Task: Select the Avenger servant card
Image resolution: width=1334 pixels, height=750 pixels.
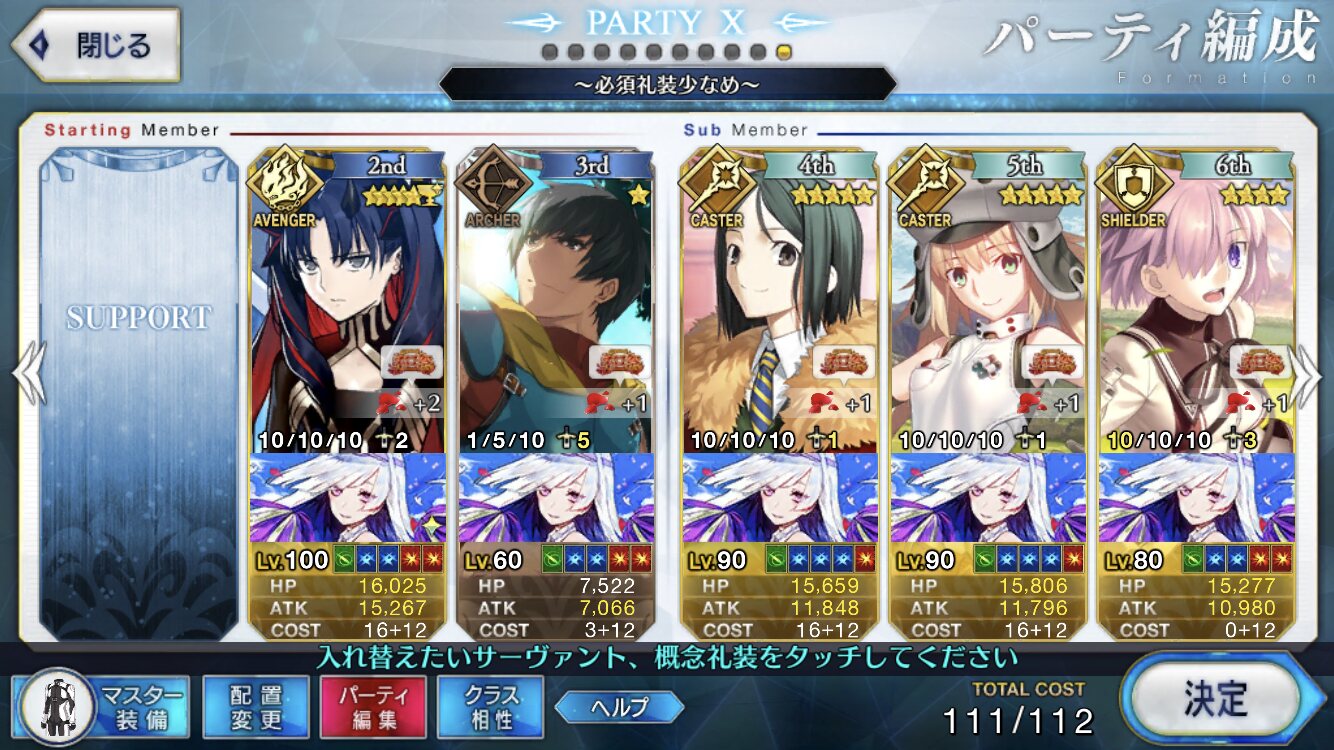Action: coord(346,300)
